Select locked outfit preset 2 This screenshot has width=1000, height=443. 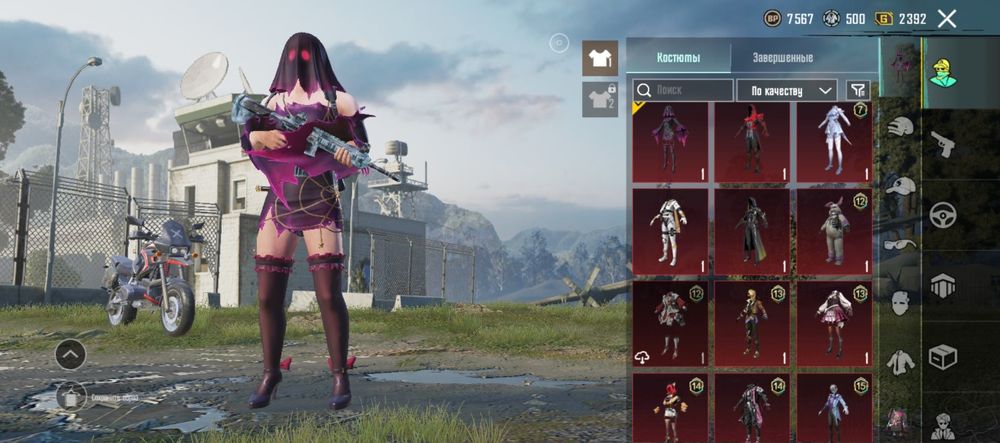coord(600,99)
